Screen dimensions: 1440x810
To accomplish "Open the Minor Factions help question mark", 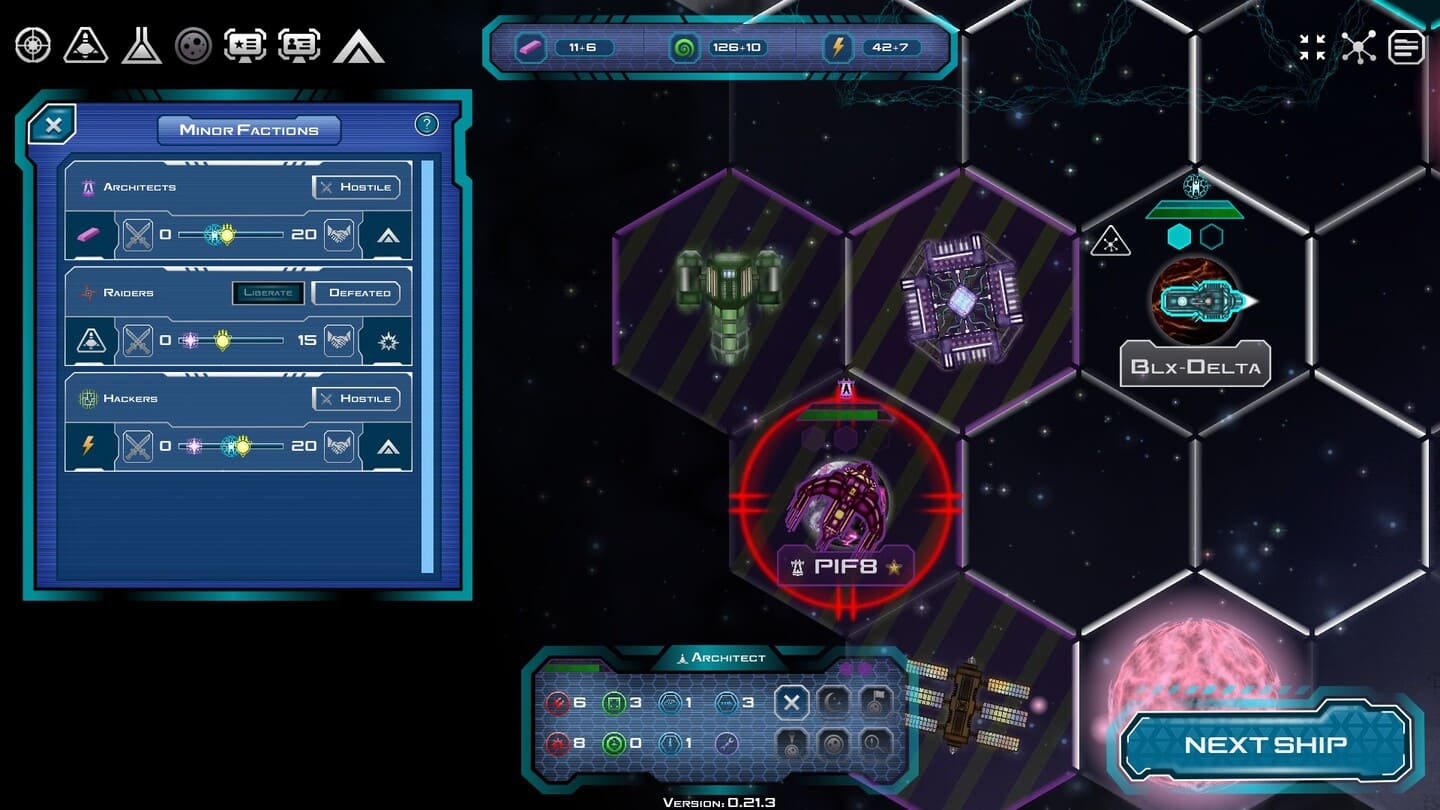I will click(x=426, y=124).
